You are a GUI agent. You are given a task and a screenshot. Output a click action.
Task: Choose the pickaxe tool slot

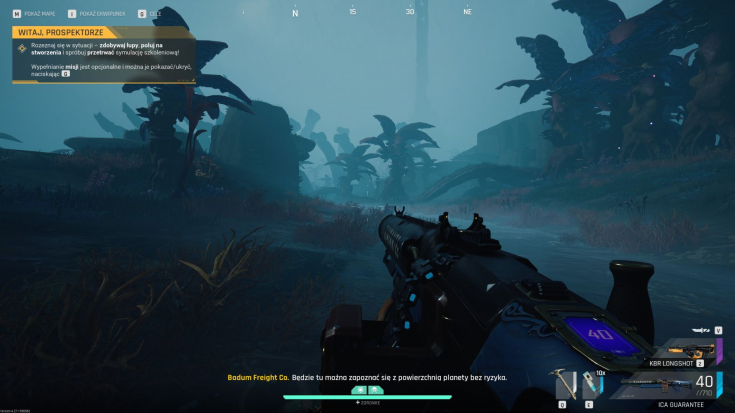tap(563, 384)
